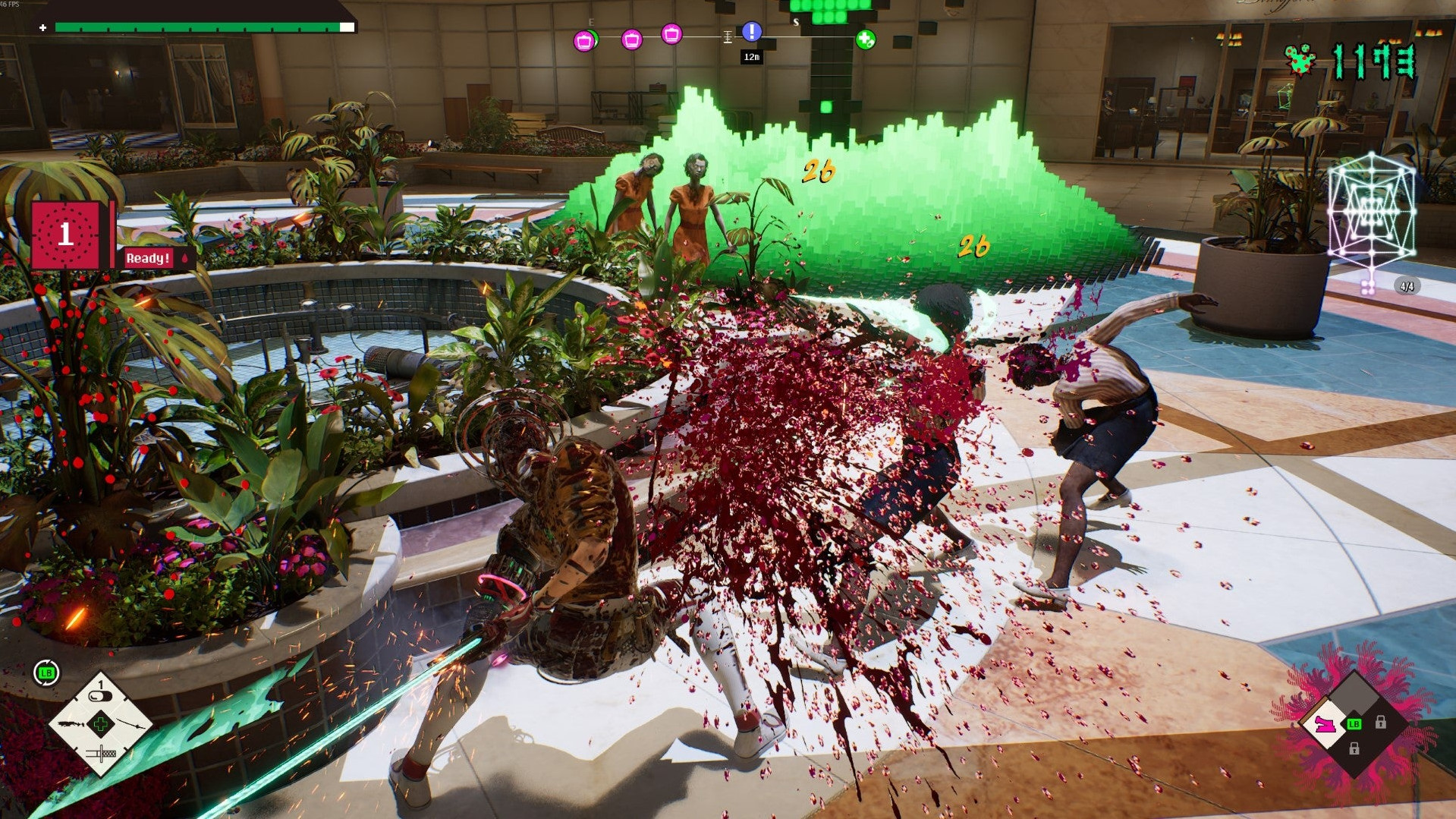Click the green health pickup compass marker

click(865, 39)
